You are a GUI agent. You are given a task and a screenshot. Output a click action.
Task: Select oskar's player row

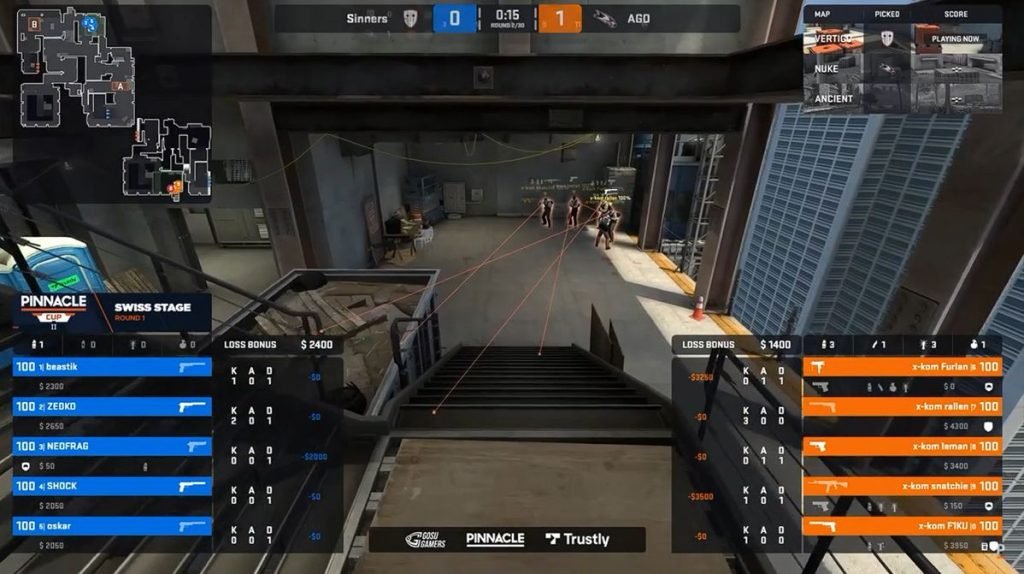112,526
